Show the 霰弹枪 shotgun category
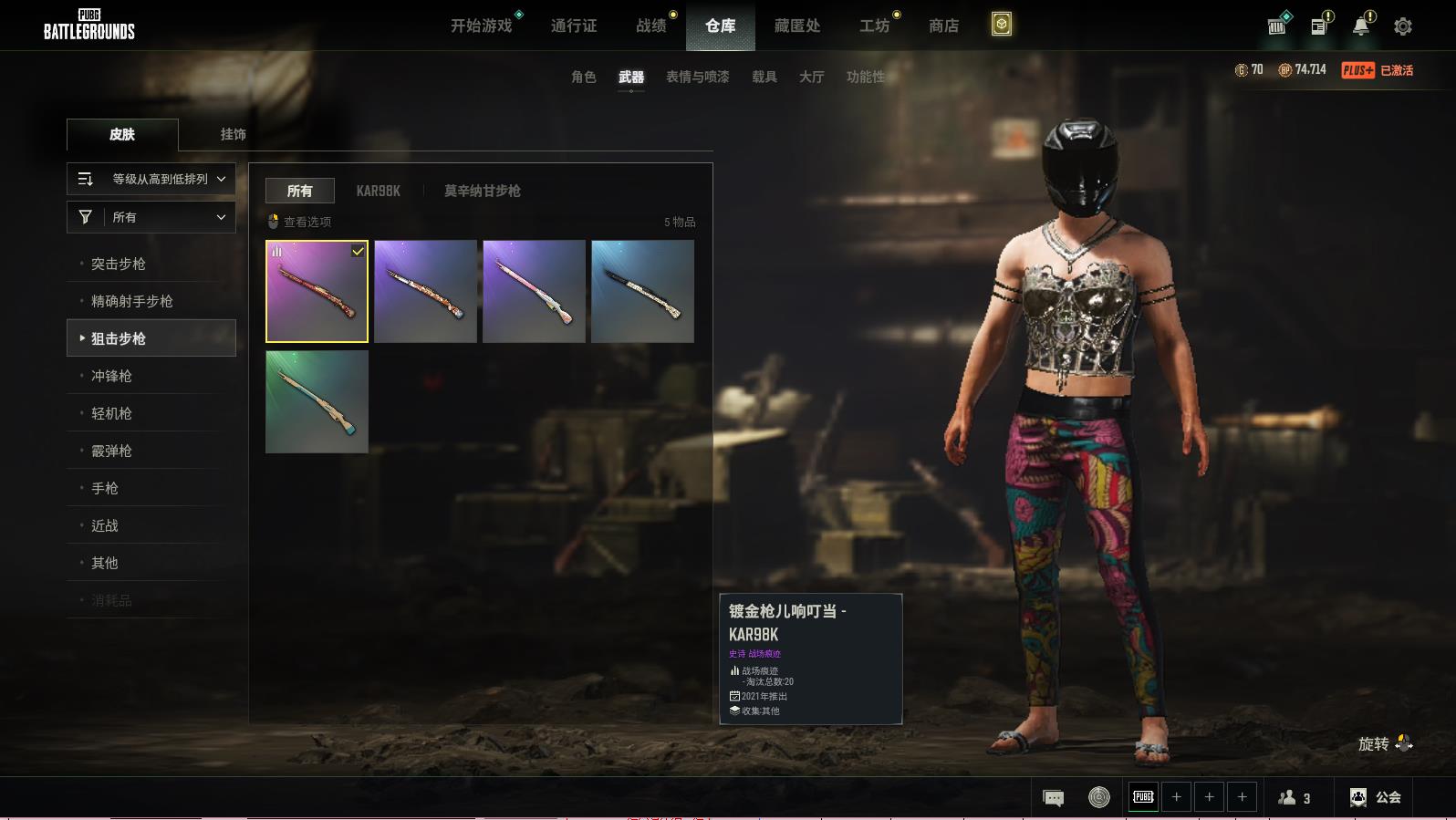Screen dimensions: 1456x820 (x=111, y=451)
